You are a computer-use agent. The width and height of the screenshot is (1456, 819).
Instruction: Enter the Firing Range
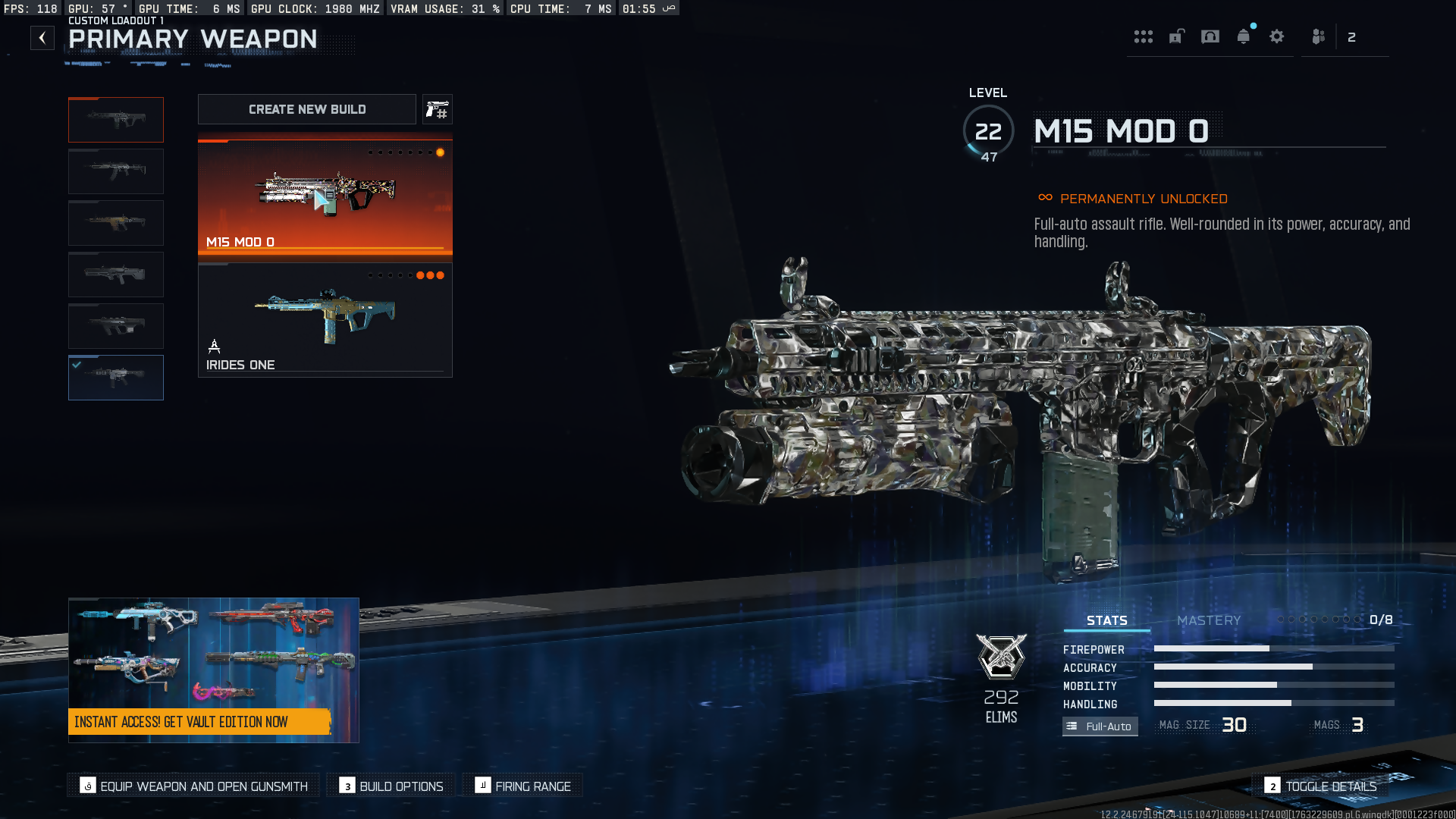[x=523, y=786]
